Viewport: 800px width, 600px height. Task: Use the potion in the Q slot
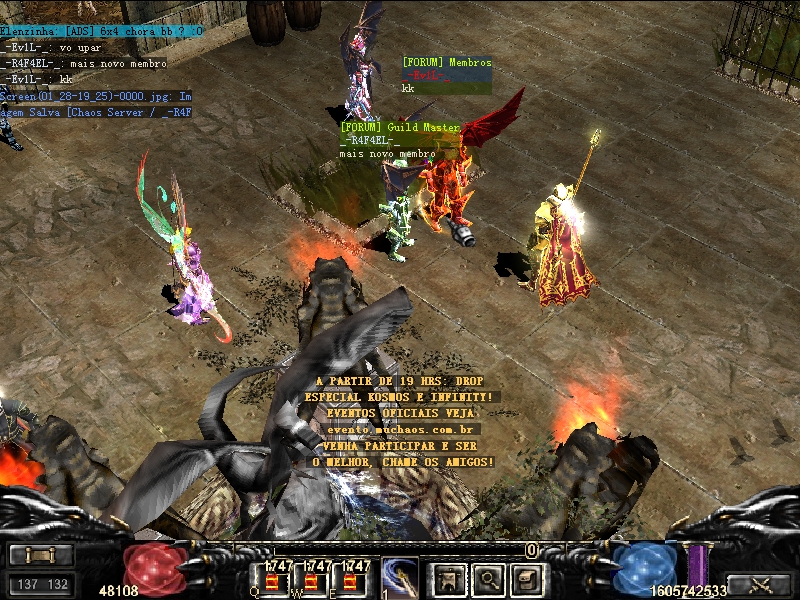coord(271,580)
